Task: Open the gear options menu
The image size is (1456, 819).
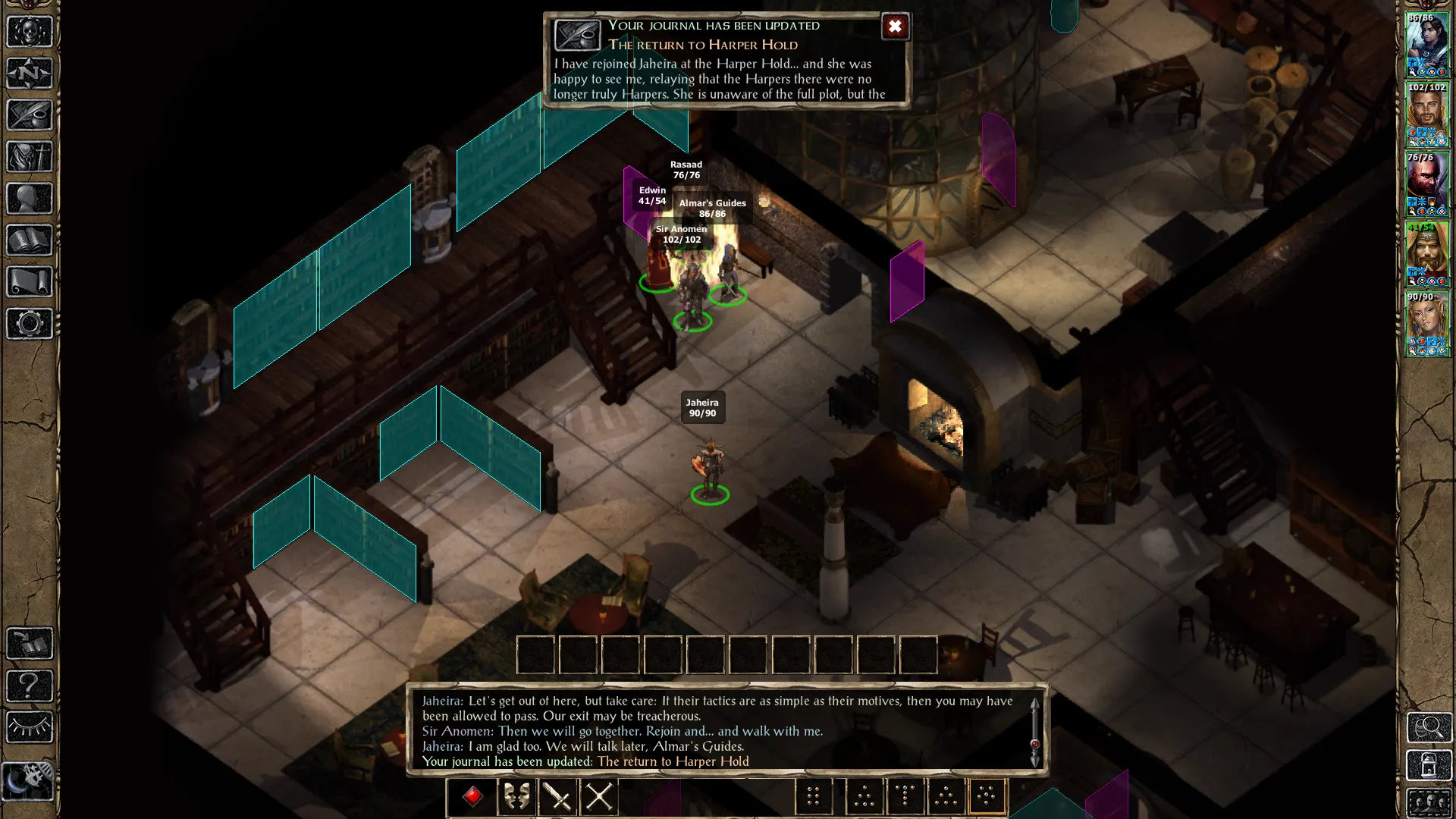Action: click(x=30, y=324)
